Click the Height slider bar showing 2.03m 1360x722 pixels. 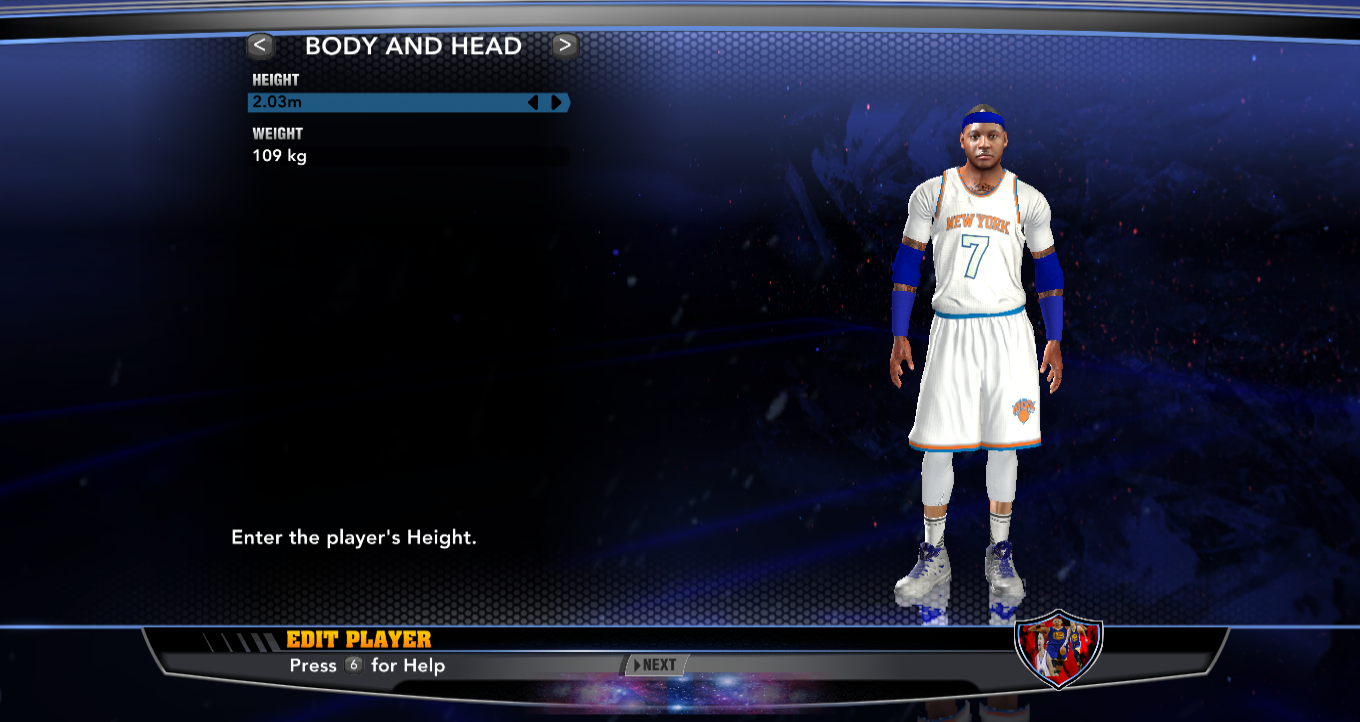click(400, 102)
